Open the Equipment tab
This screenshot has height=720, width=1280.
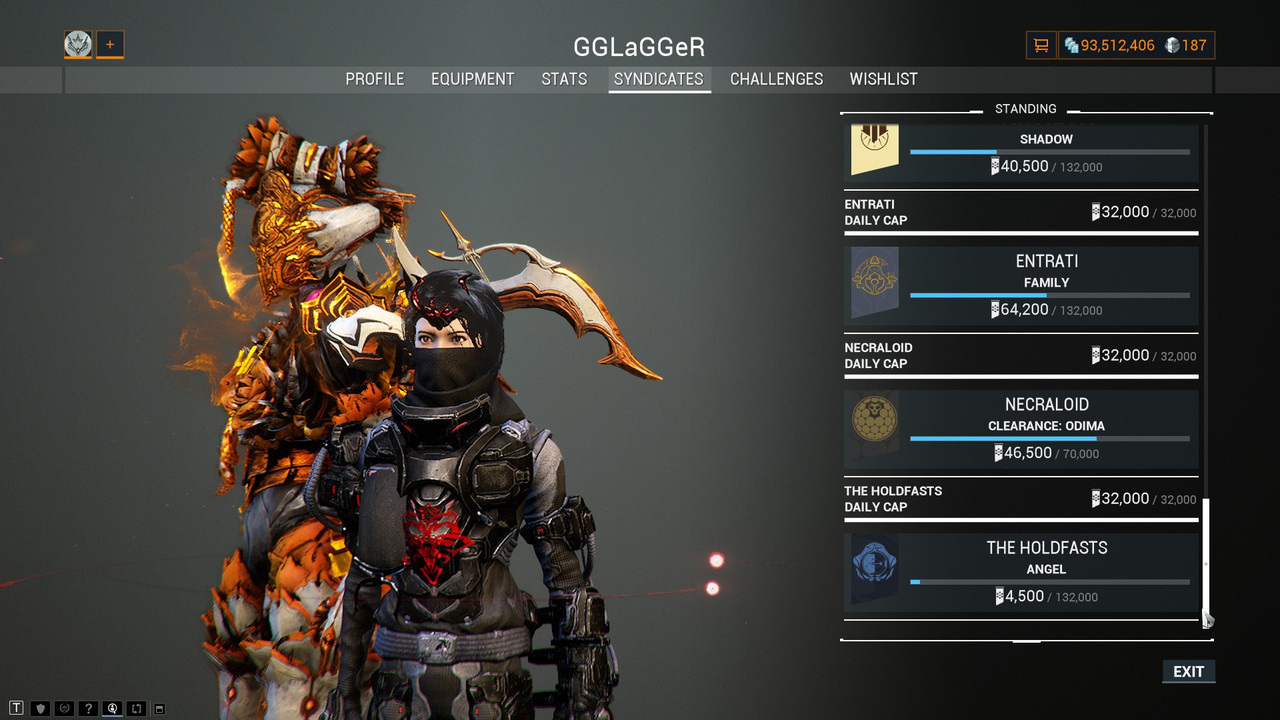473,79
